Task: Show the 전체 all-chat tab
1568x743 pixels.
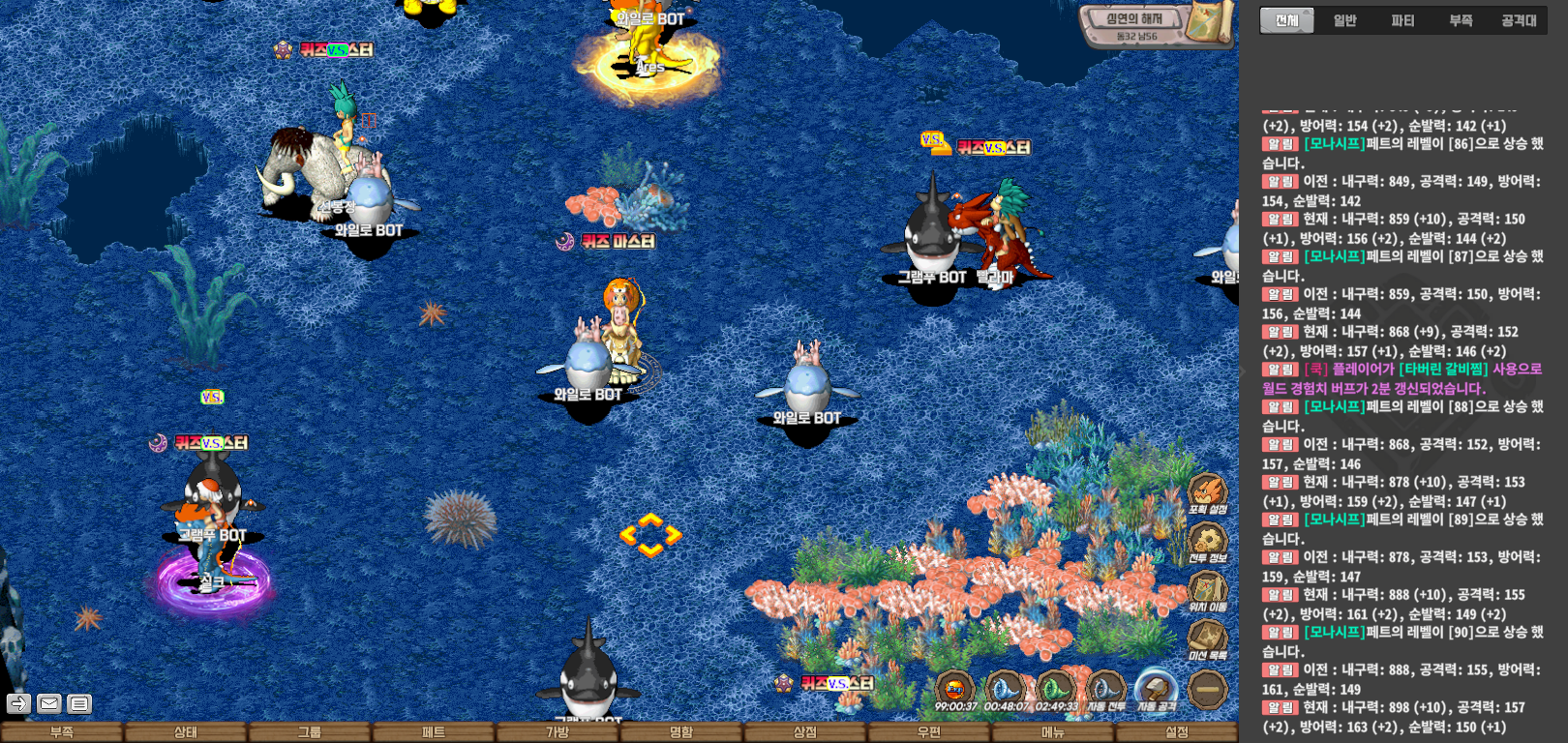Action: click(1286, 20)
